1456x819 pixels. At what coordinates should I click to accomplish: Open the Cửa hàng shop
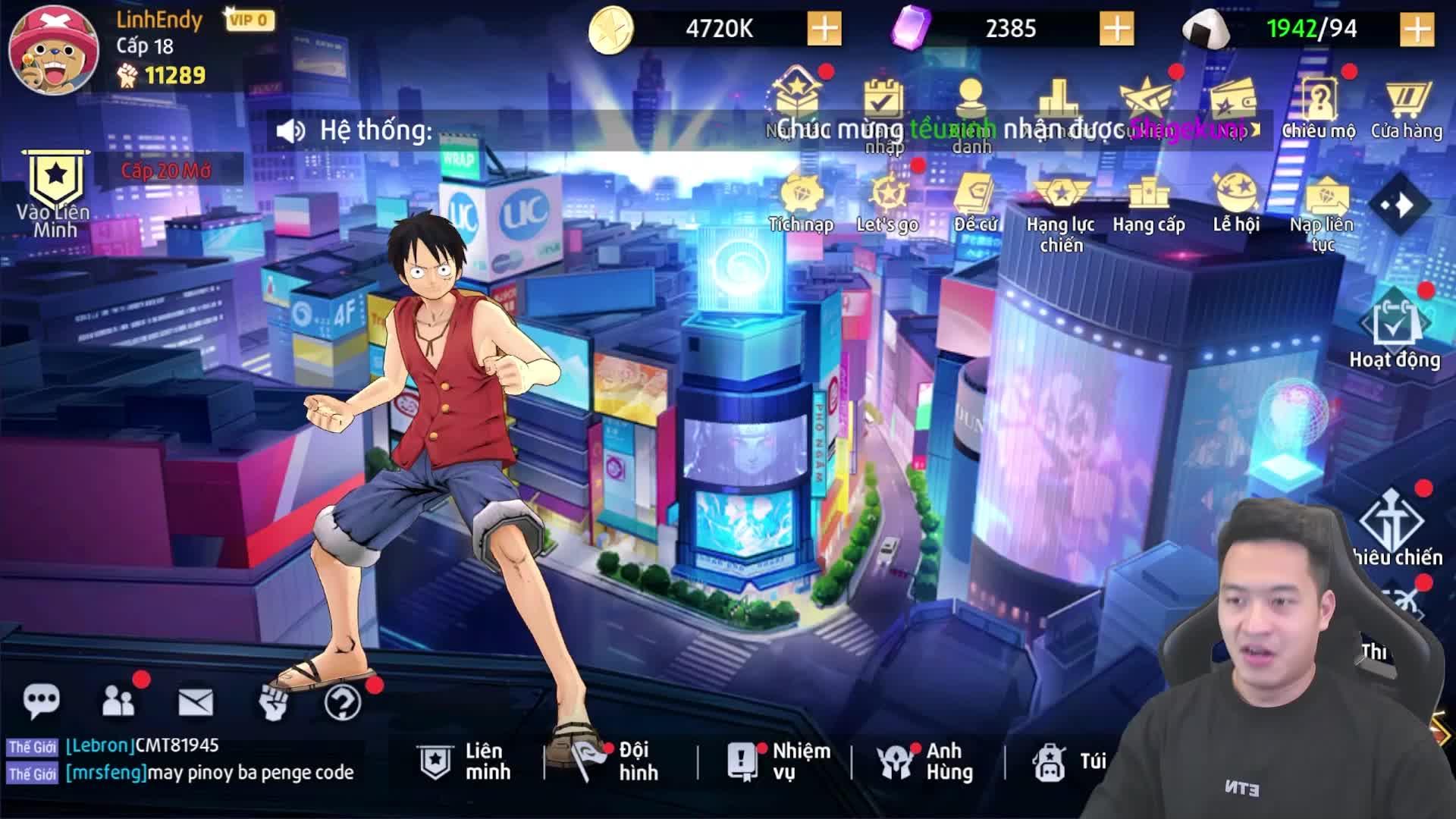1406,108
